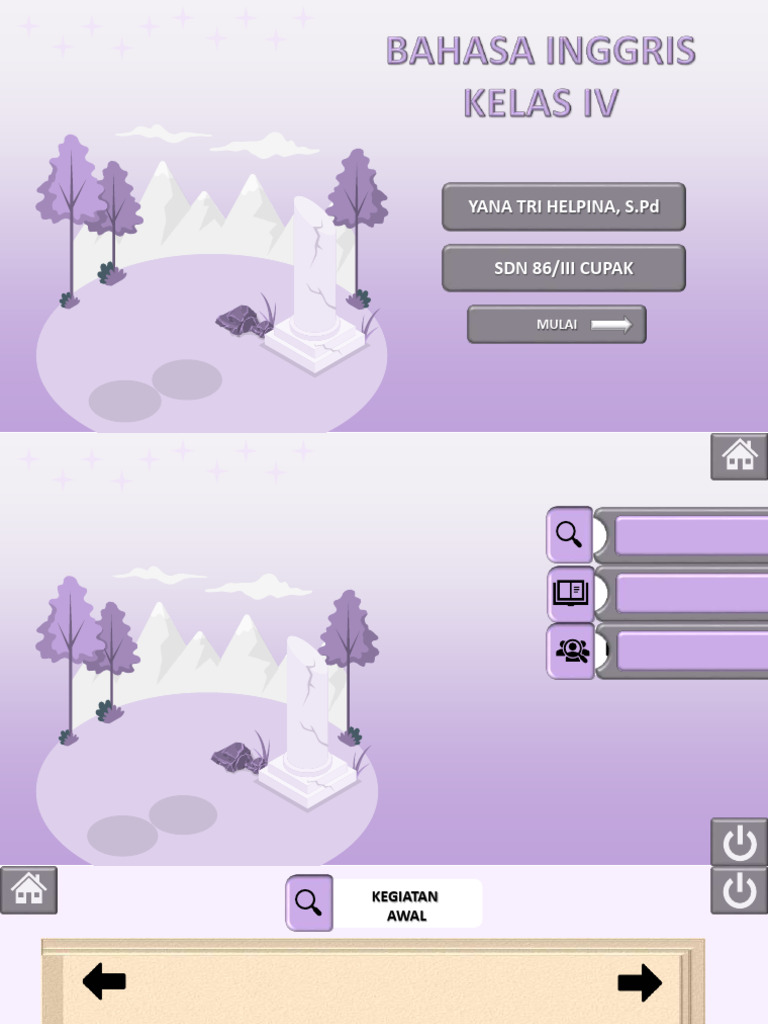Go to the previous page with the left arrow
Screen dimensions: 768x1024
click(104, 981)
